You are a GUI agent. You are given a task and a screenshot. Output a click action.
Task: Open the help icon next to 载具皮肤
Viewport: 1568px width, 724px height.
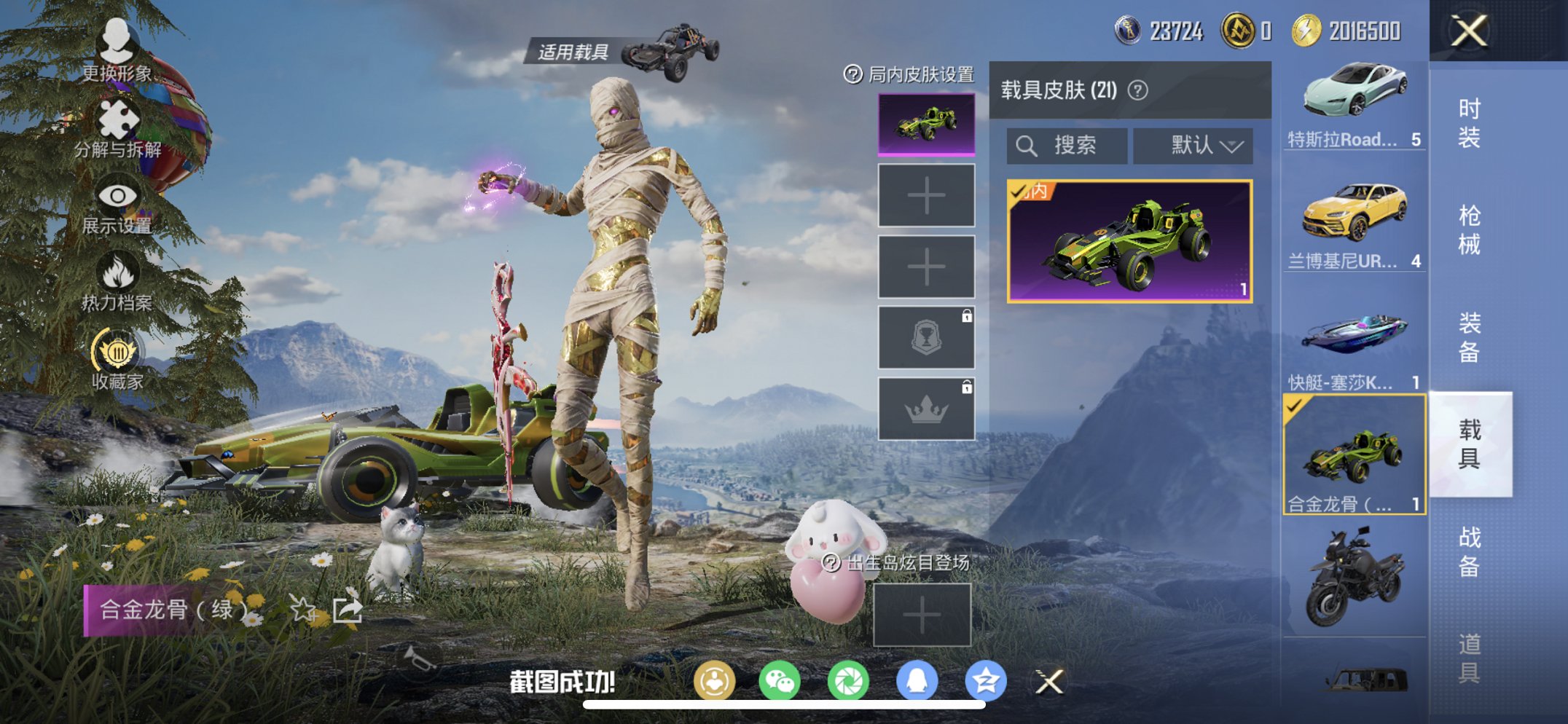[x=1137, y=90]
